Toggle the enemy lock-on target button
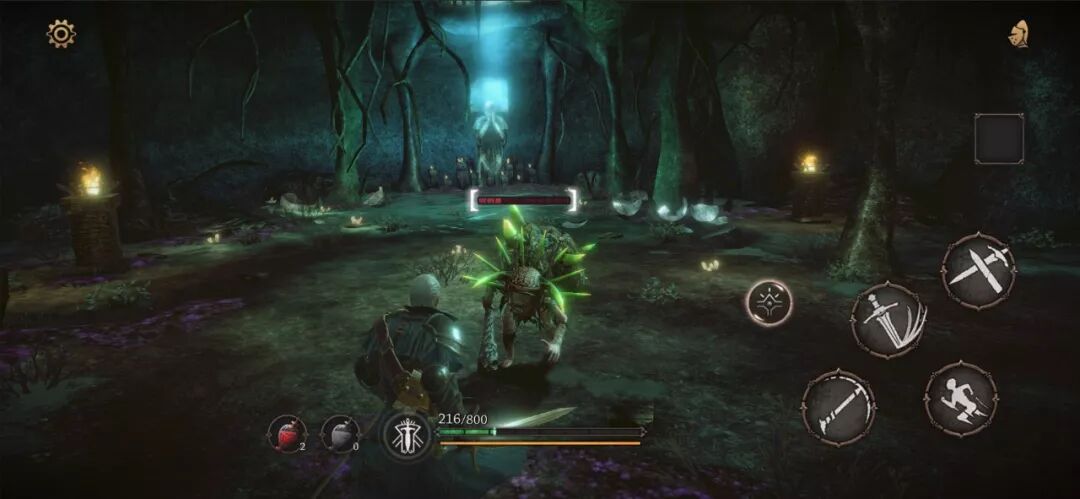Screen dimensions: 1080x499 click(x=769, y=302)
